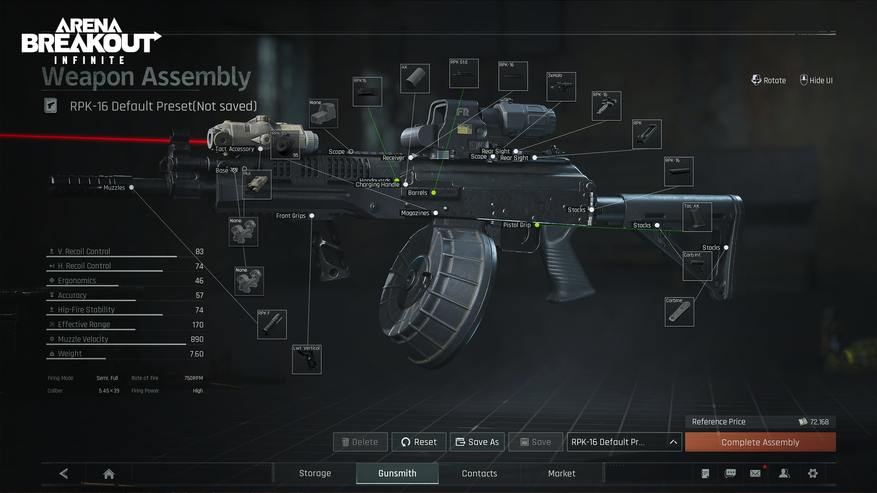Open the chat bubble icon
Screen dimensions: 877x493
click(x=730, y=473)
